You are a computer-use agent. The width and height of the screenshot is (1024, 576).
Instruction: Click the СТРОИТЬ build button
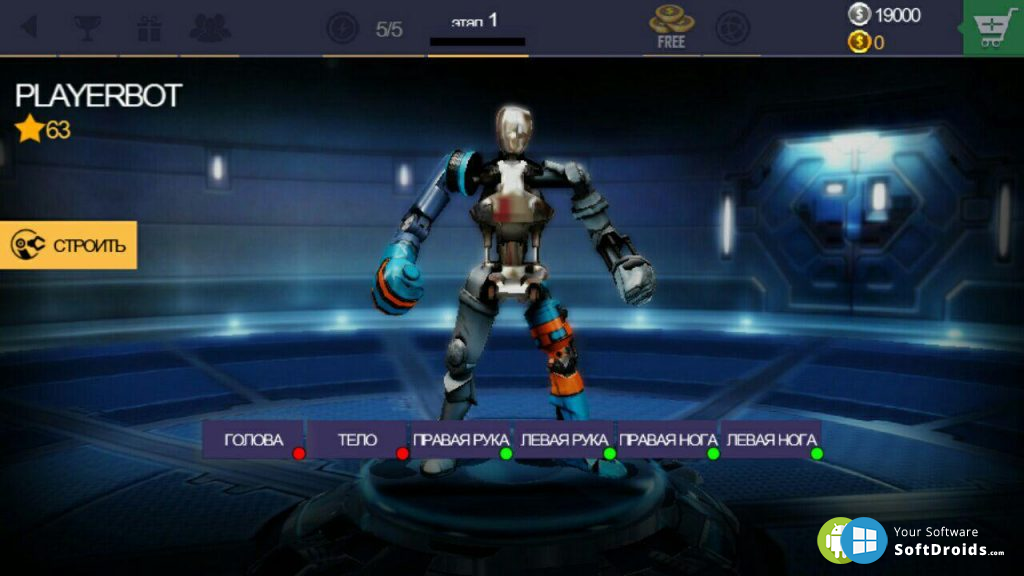68,245
